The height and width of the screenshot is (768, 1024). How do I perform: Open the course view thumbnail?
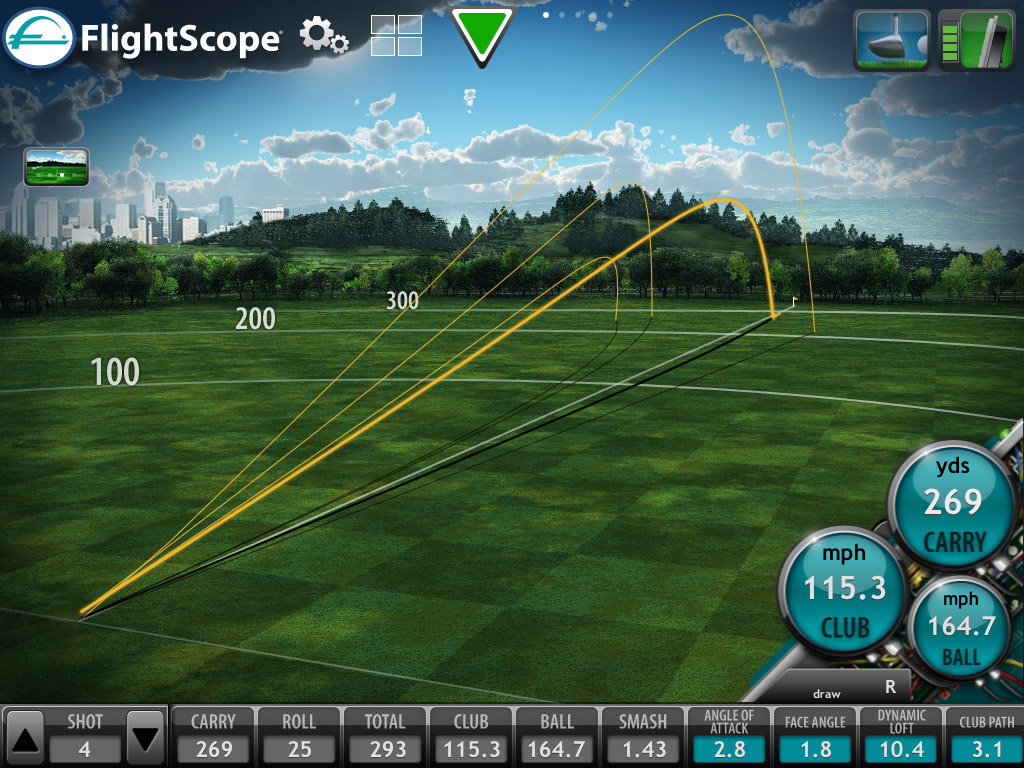[57, 167]
